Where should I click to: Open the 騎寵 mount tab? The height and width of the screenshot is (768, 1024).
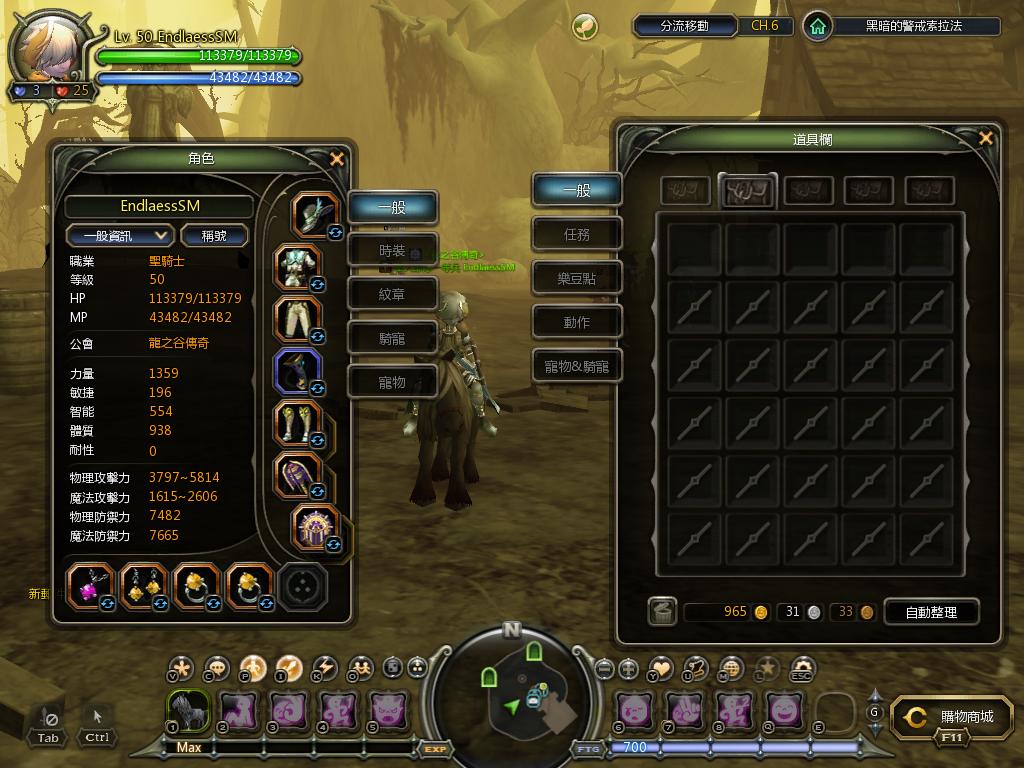[x=392, y=339]
